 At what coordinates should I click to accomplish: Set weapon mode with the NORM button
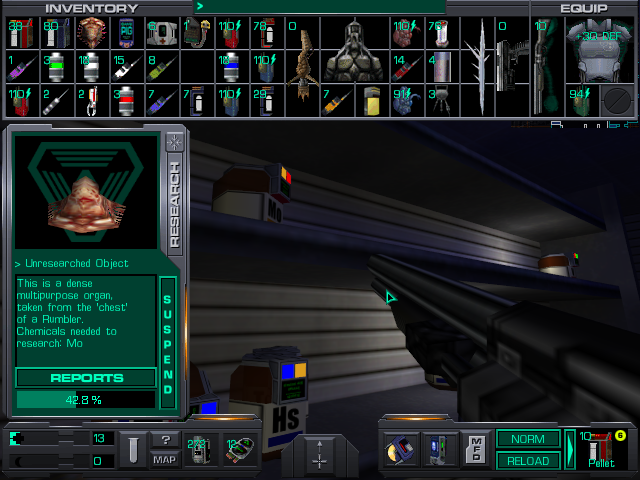point(528,439)
